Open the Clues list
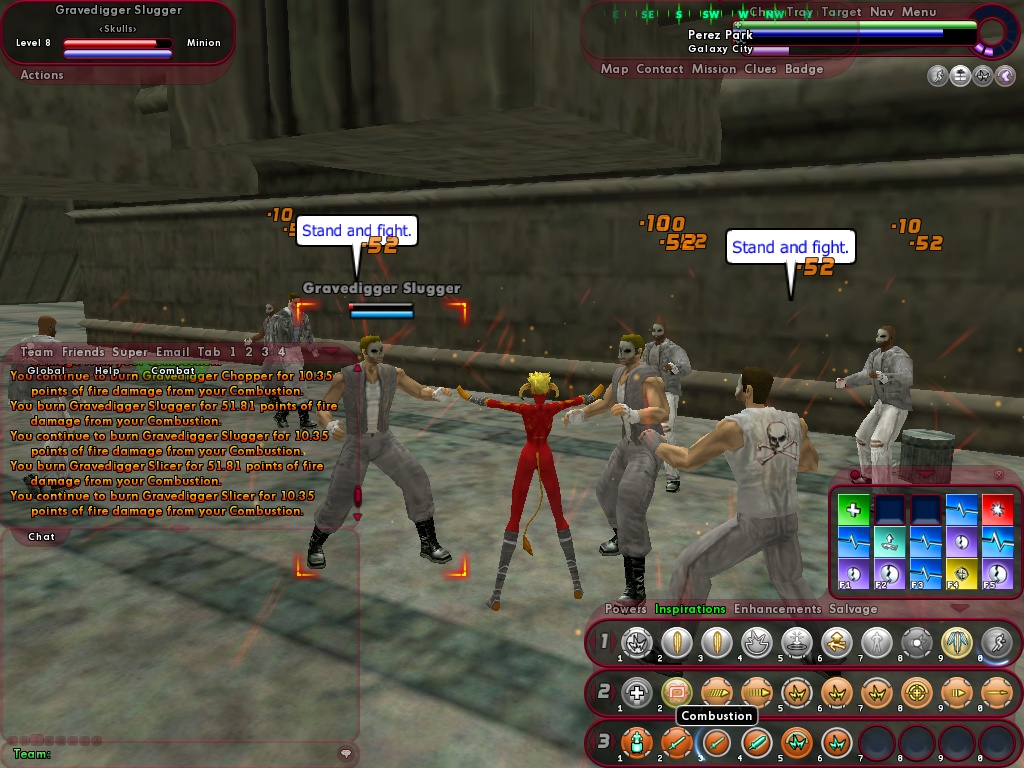Viewport: 1024px width, 768px height. (x=760, y=69)
